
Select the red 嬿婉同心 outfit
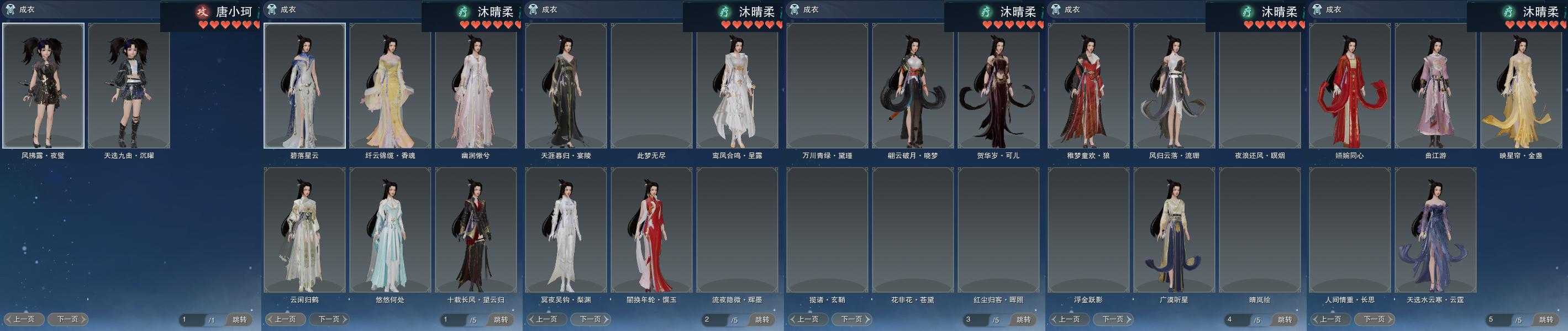[1349, 86]
